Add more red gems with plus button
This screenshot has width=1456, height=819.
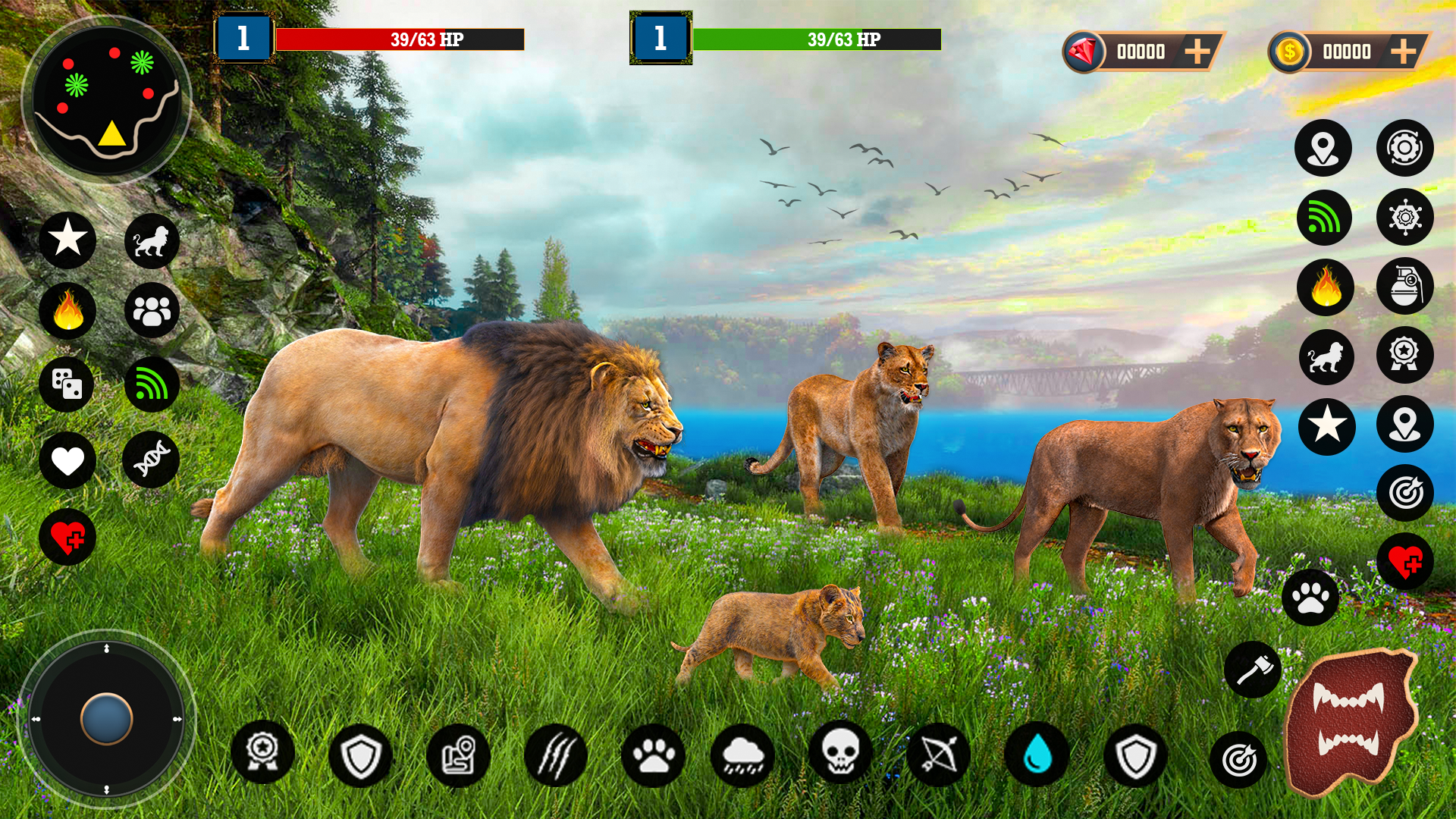point(1197,52)
